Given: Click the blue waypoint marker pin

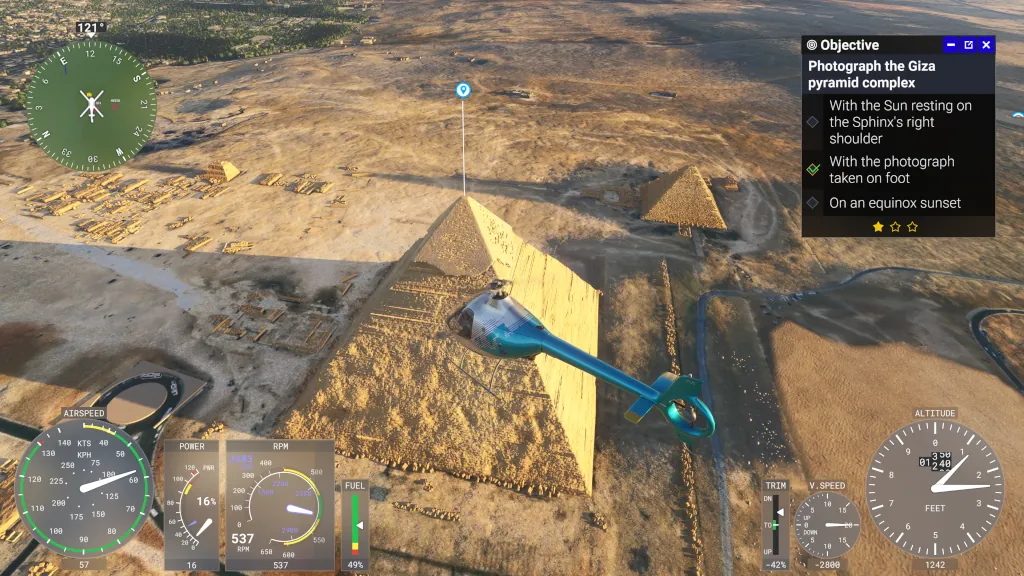Looking at the screenshot, I should pyautogui.click(x=463, y=90).
